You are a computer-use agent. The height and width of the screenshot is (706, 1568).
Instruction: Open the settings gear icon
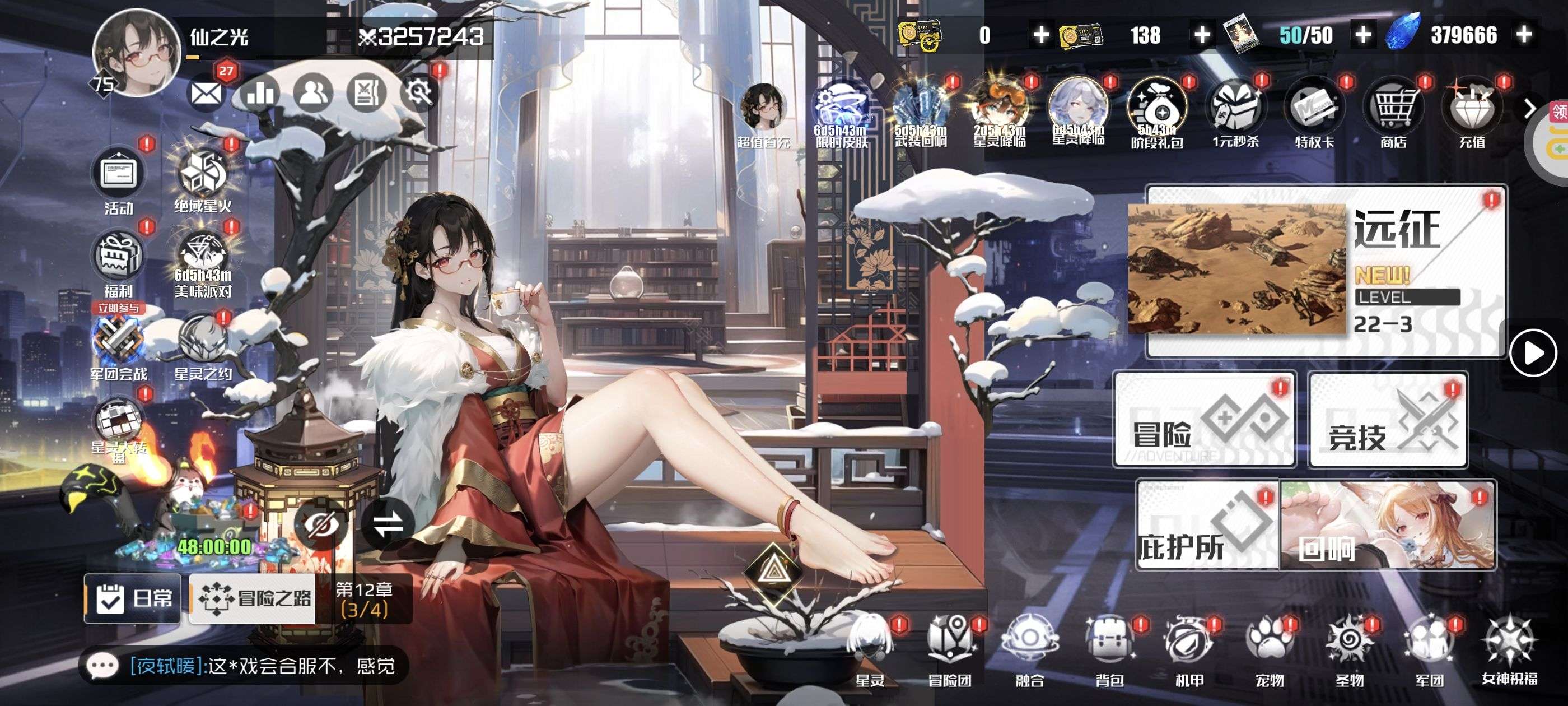click(419, 93)
